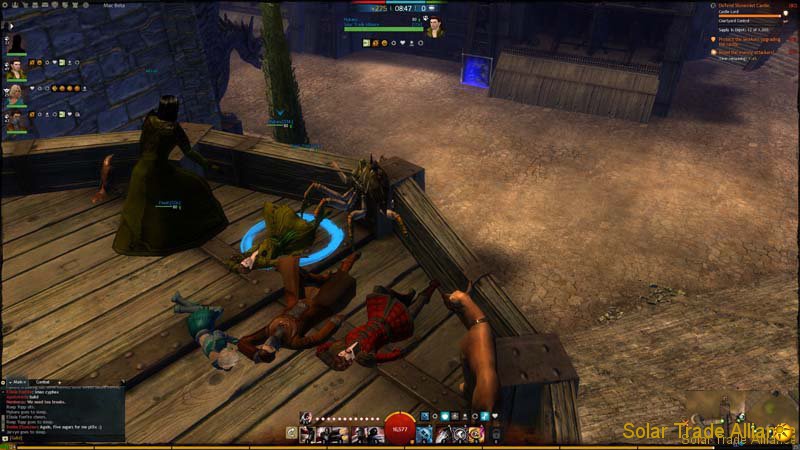Select the first party member portrait
The height and width of the screenshot is (450, 800).
tap(16, 43)
